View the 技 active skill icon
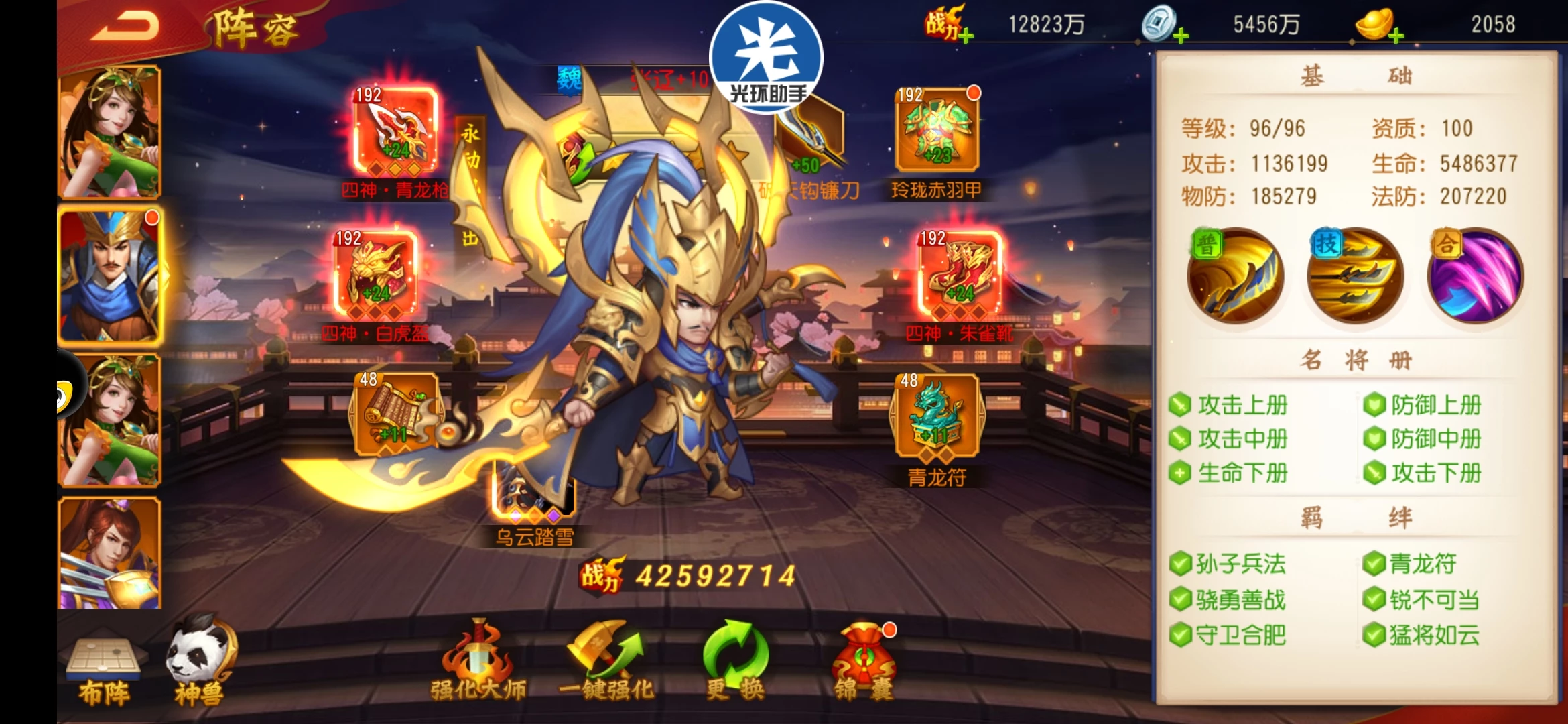This screenshot has width=1568, height=724. 1355,276
